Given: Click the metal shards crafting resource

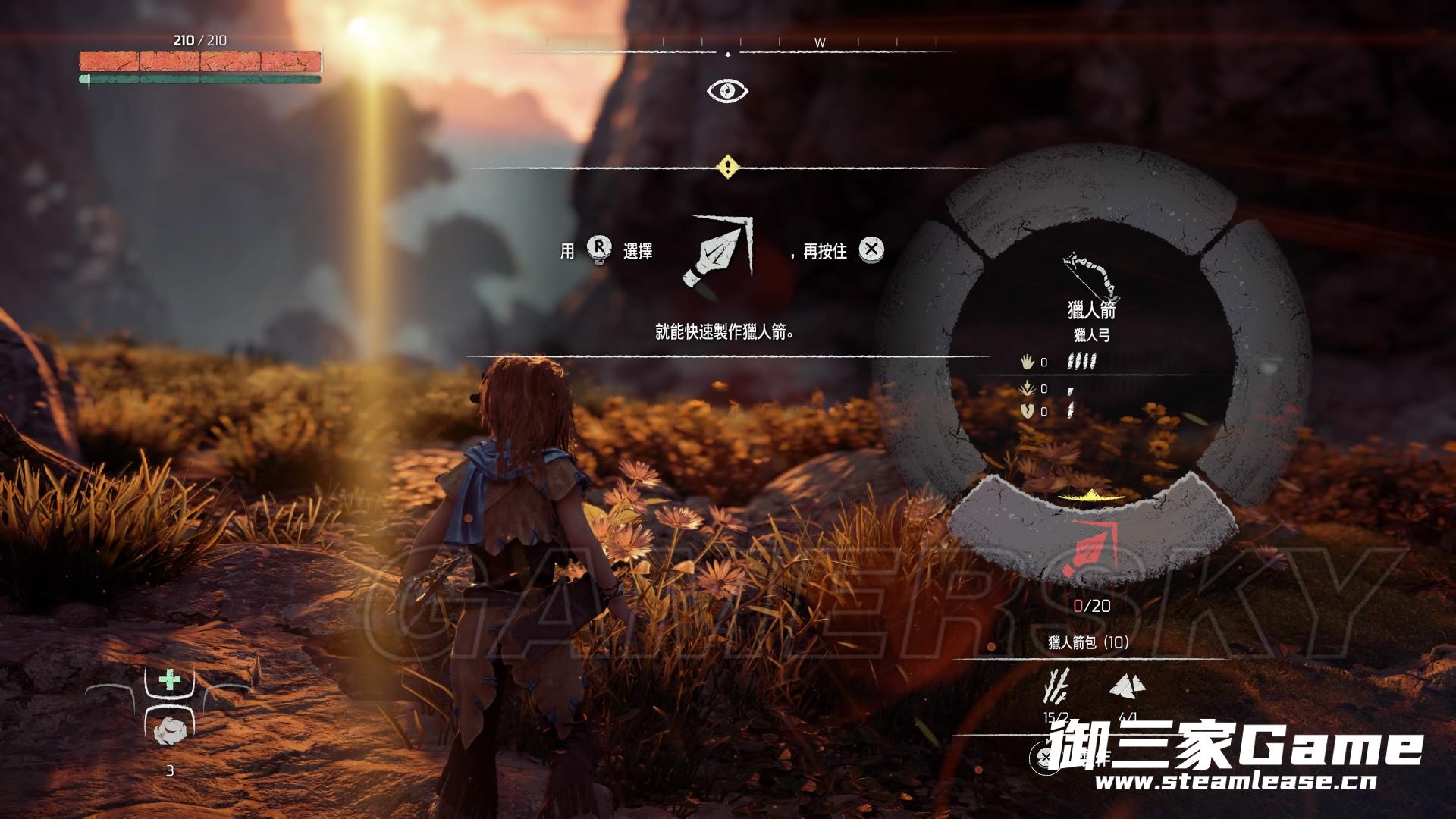Looking at the screenshot, I should pos(1128,687).
